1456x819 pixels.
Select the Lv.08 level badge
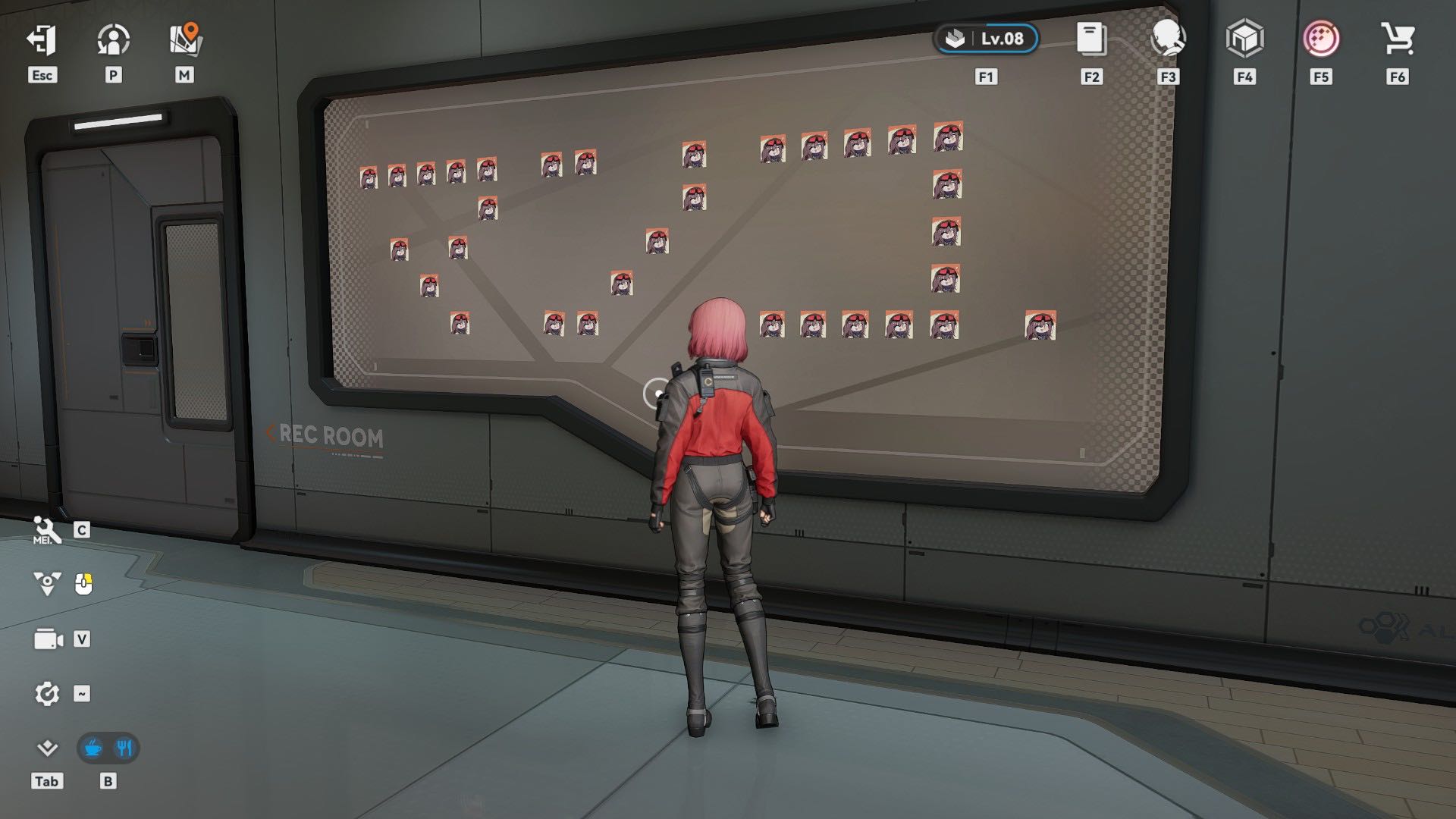986,39
